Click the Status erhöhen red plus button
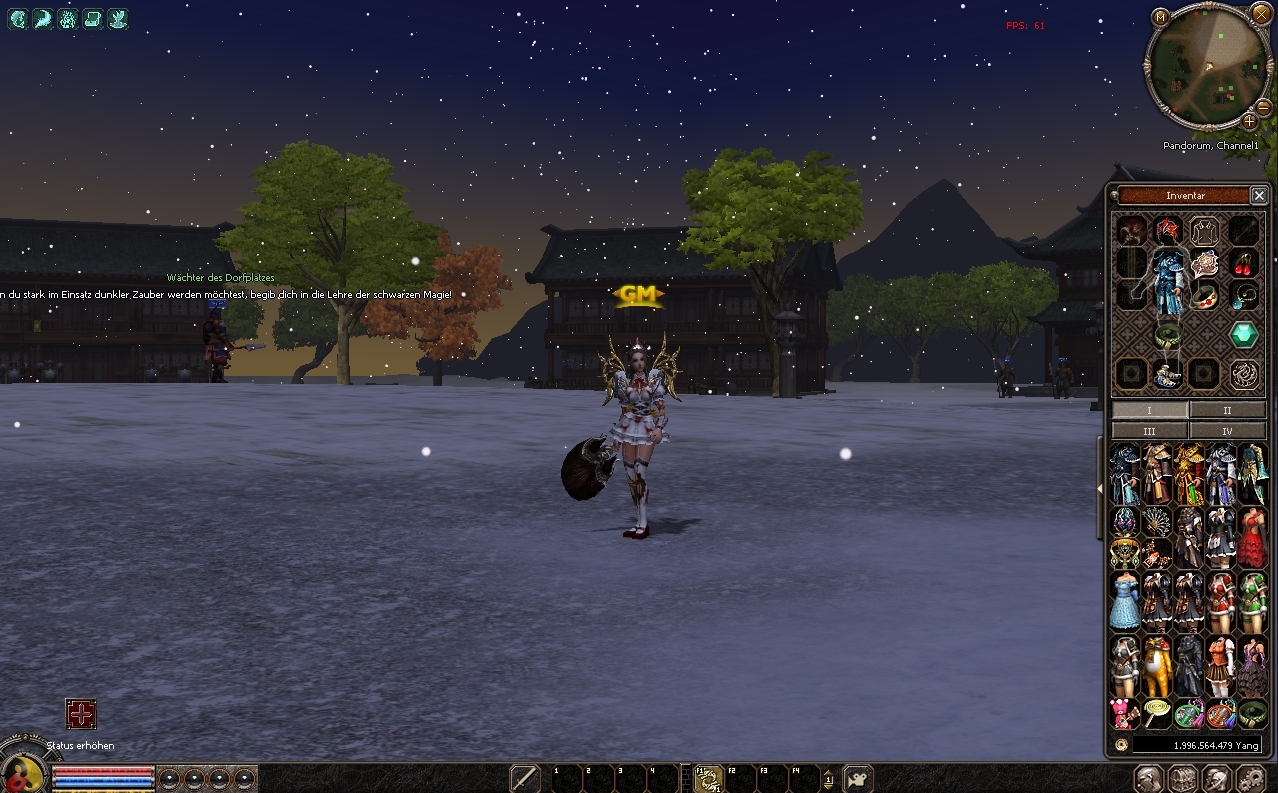Viewport: 1278px width, 793px height. [x=81, y=714]
